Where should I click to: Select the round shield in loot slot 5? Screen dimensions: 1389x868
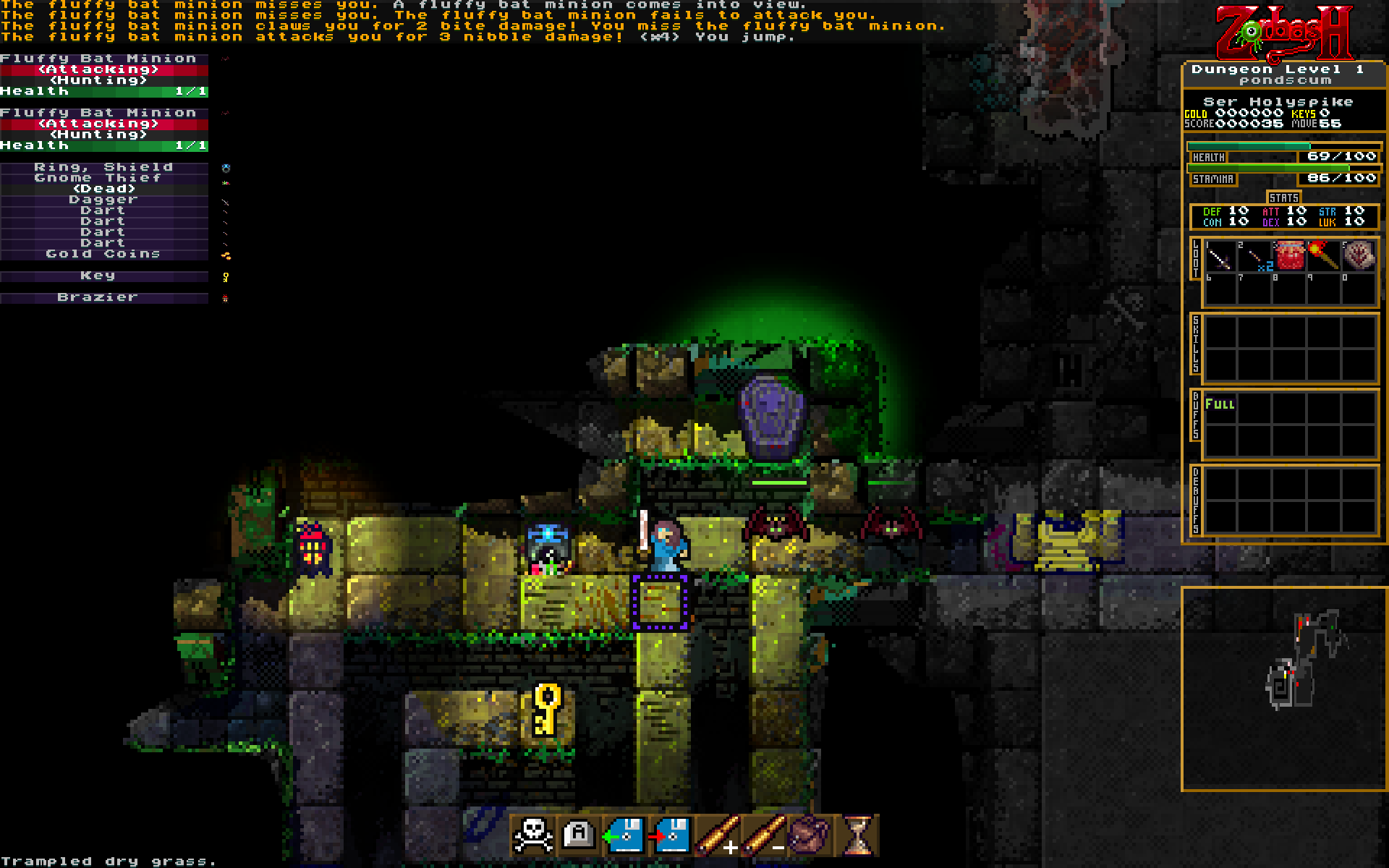(x=1359, y=257)
